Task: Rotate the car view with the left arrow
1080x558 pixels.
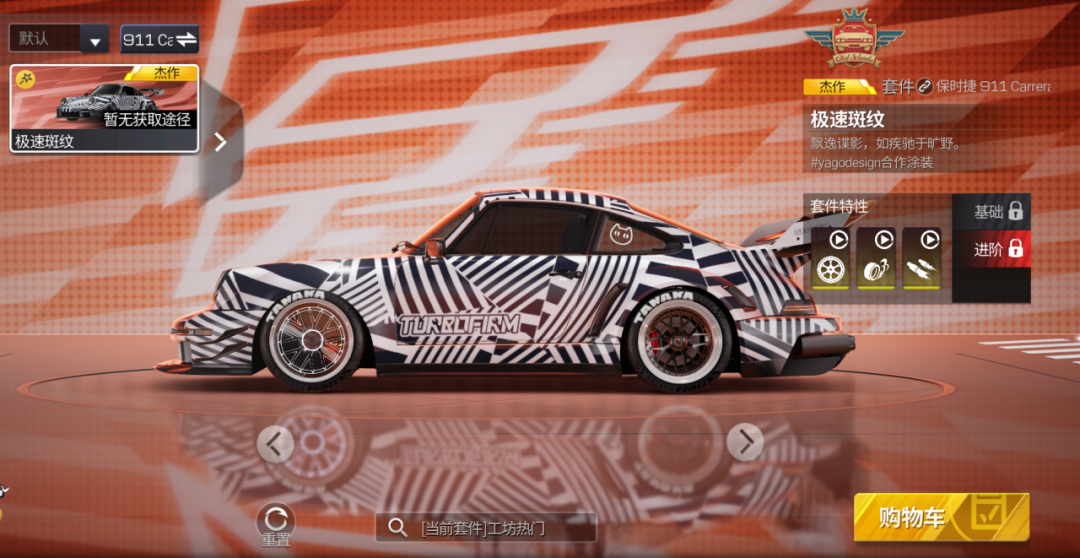Action: [x=276, y=443]
